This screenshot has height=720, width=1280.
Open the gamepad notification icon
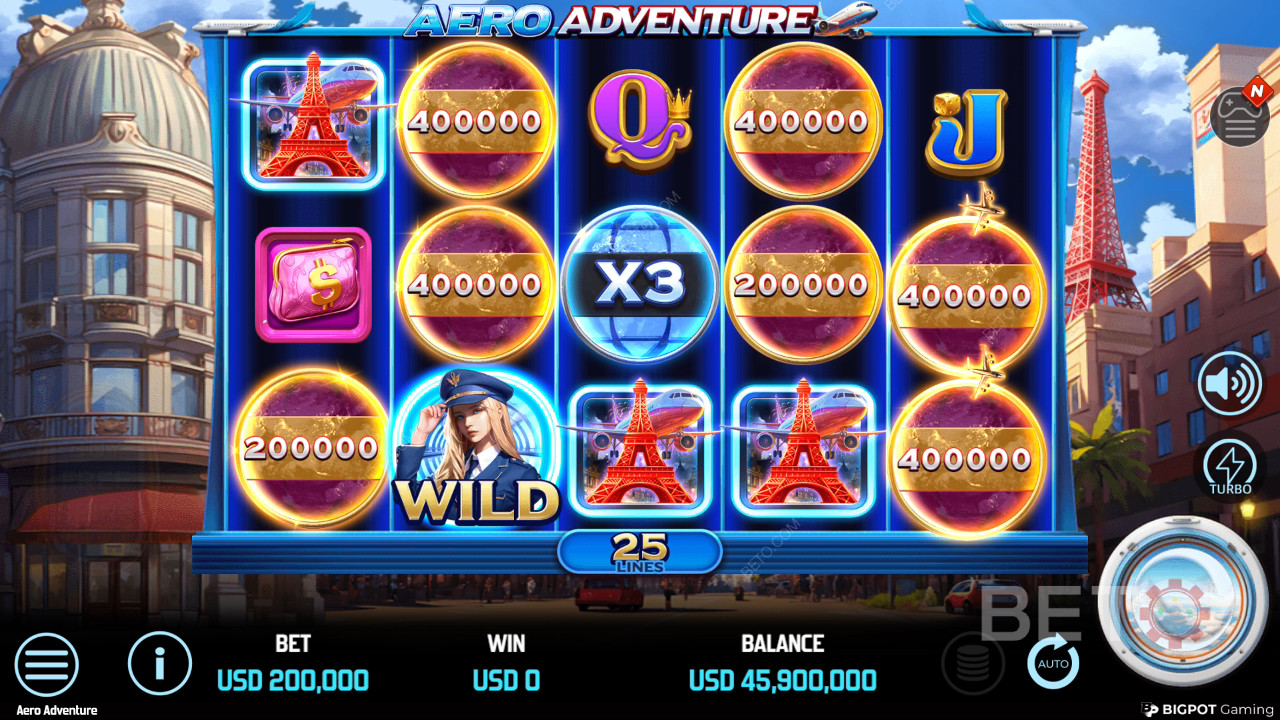coord(1239,116)
